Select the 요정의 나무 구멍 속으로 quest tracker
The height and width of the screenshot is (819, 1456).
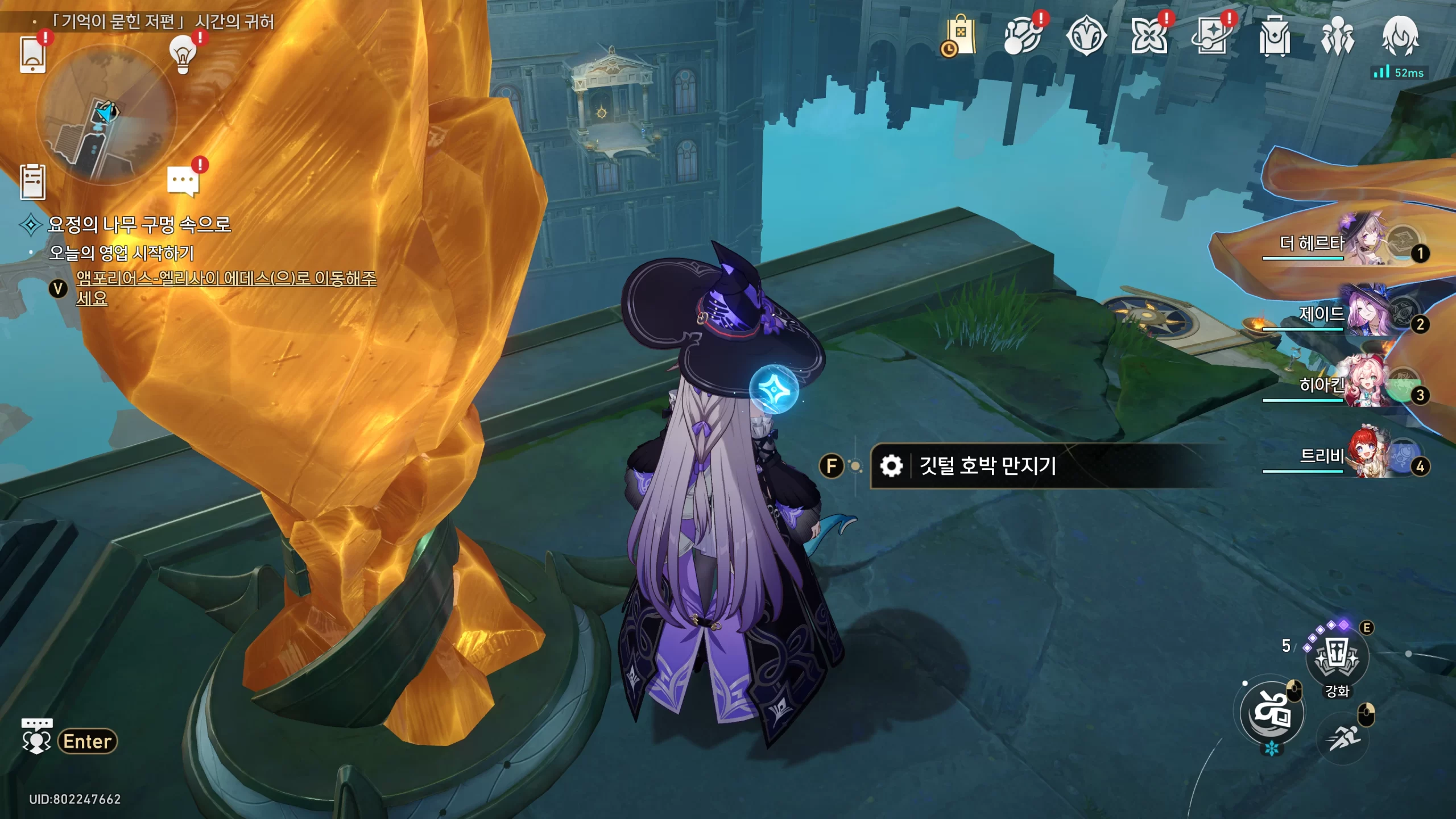click(x=139, y=225)
